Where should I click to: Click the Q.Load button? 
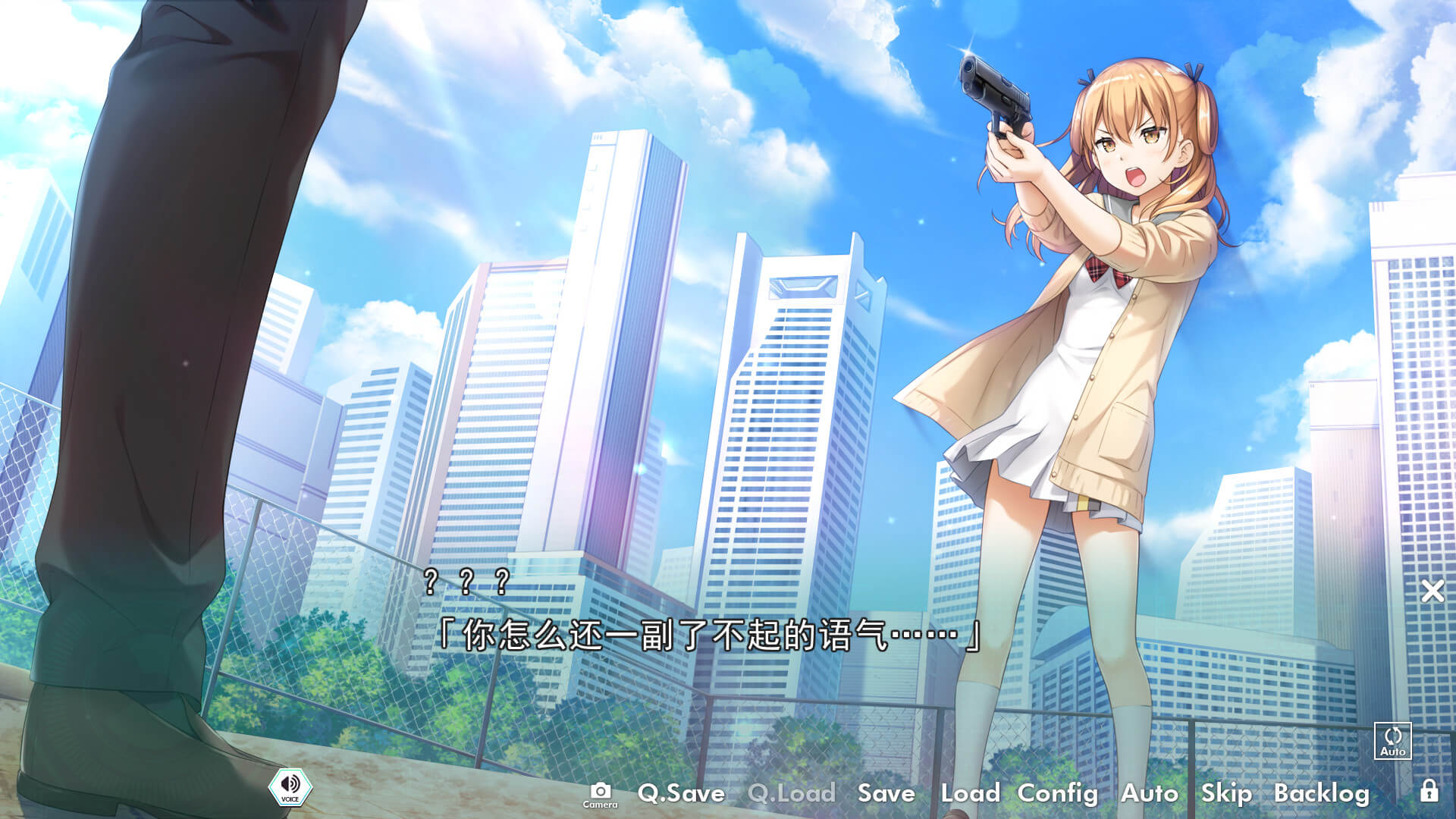pyautogui.click(x=791, y=793)
